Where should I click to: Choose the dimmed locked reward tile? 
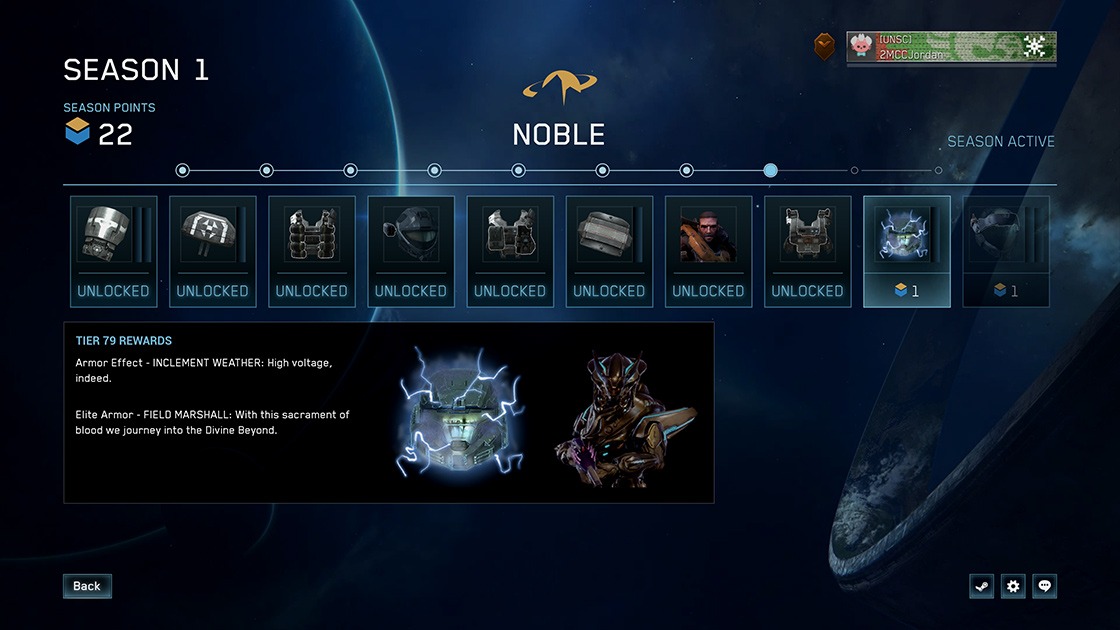(x=1005, y=251)
